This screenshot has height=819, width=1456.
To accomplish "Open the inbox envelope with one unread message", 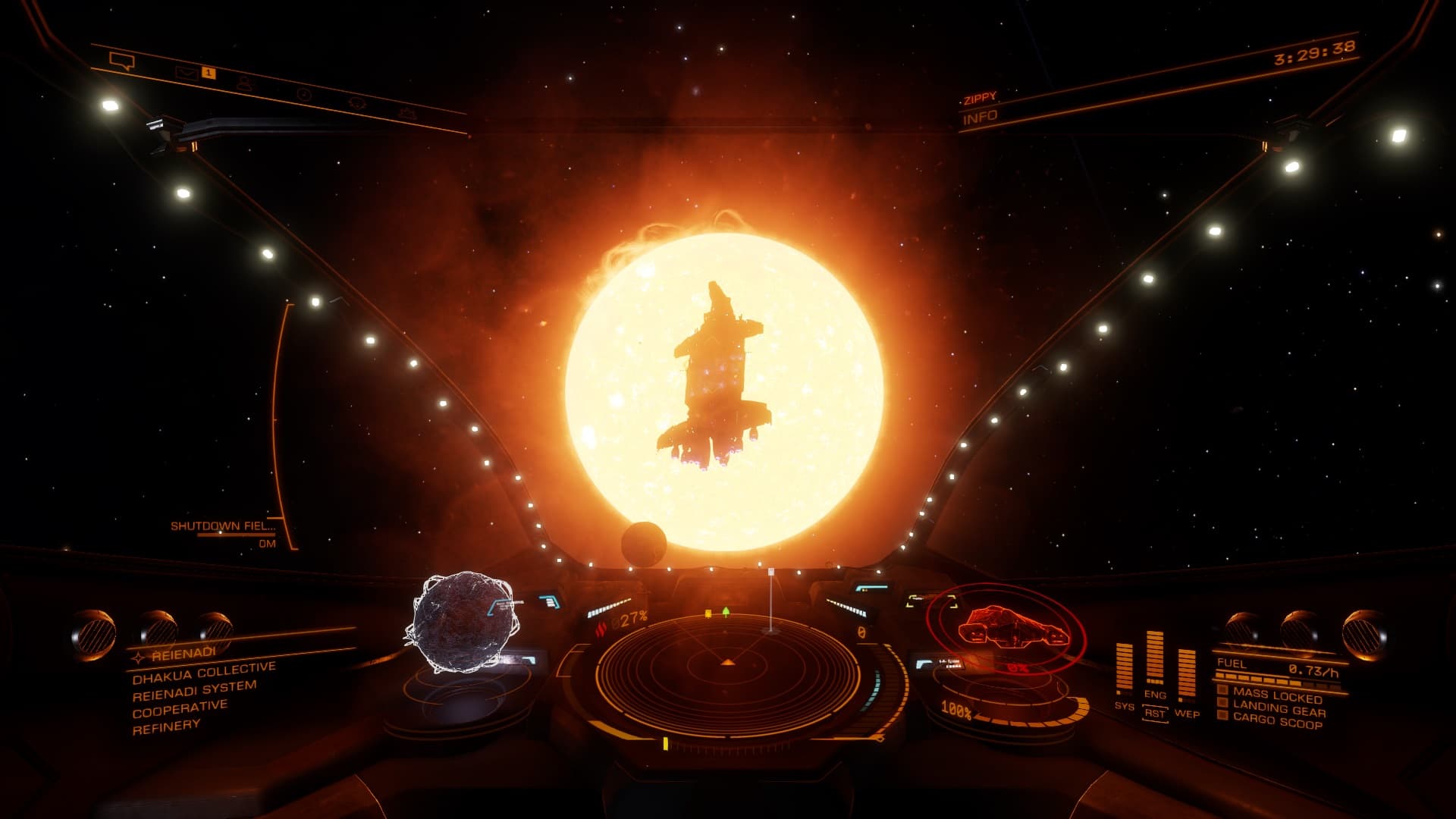I will [x=187, y=73].
